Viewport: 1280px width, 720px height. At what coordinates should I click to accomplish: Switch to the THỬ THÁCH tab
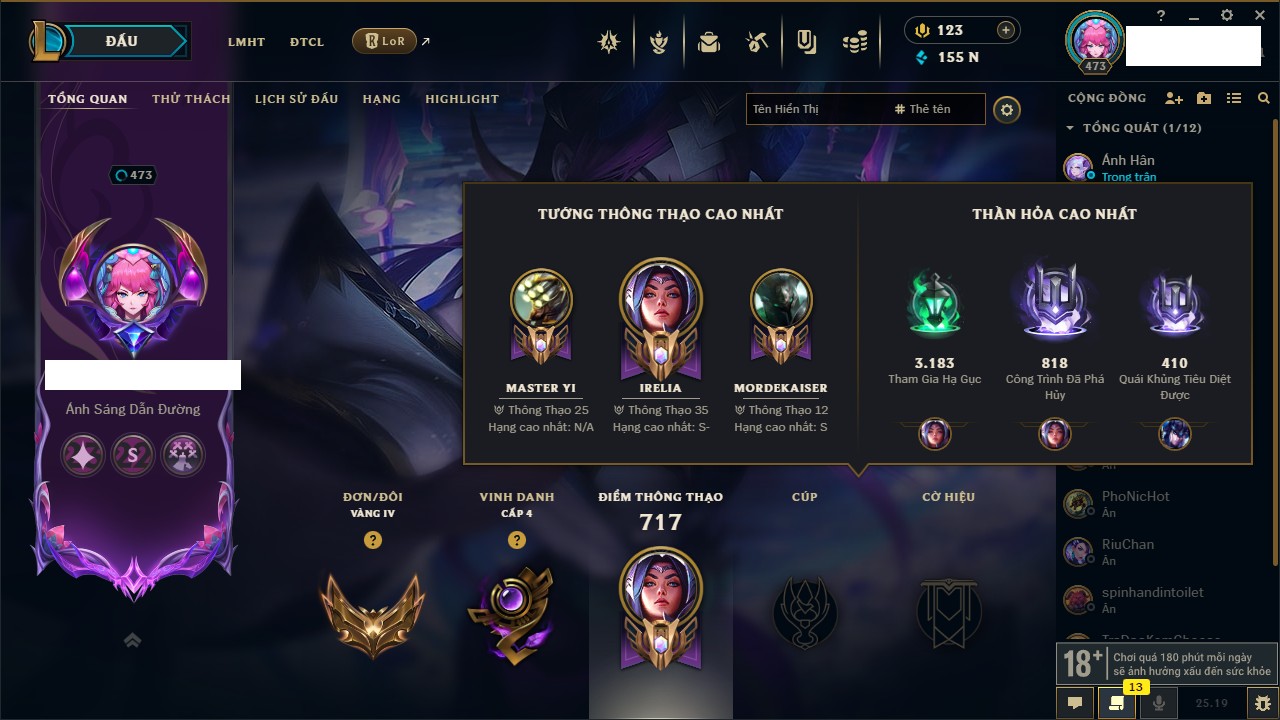tap(191, 99)
